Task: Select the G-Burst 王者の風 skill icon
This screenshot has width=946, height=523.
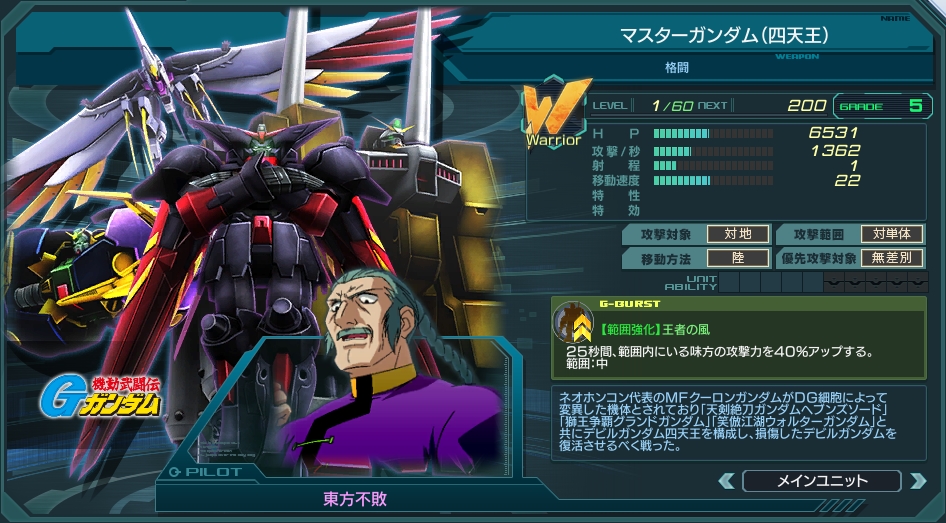Action: point(575,321)
